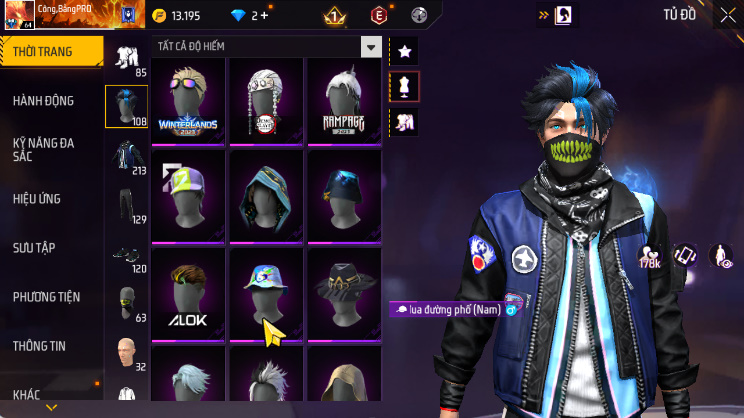Show the jacket subcategory with 213 items
The width and height of the screenshot is (744, 418).
127,158
